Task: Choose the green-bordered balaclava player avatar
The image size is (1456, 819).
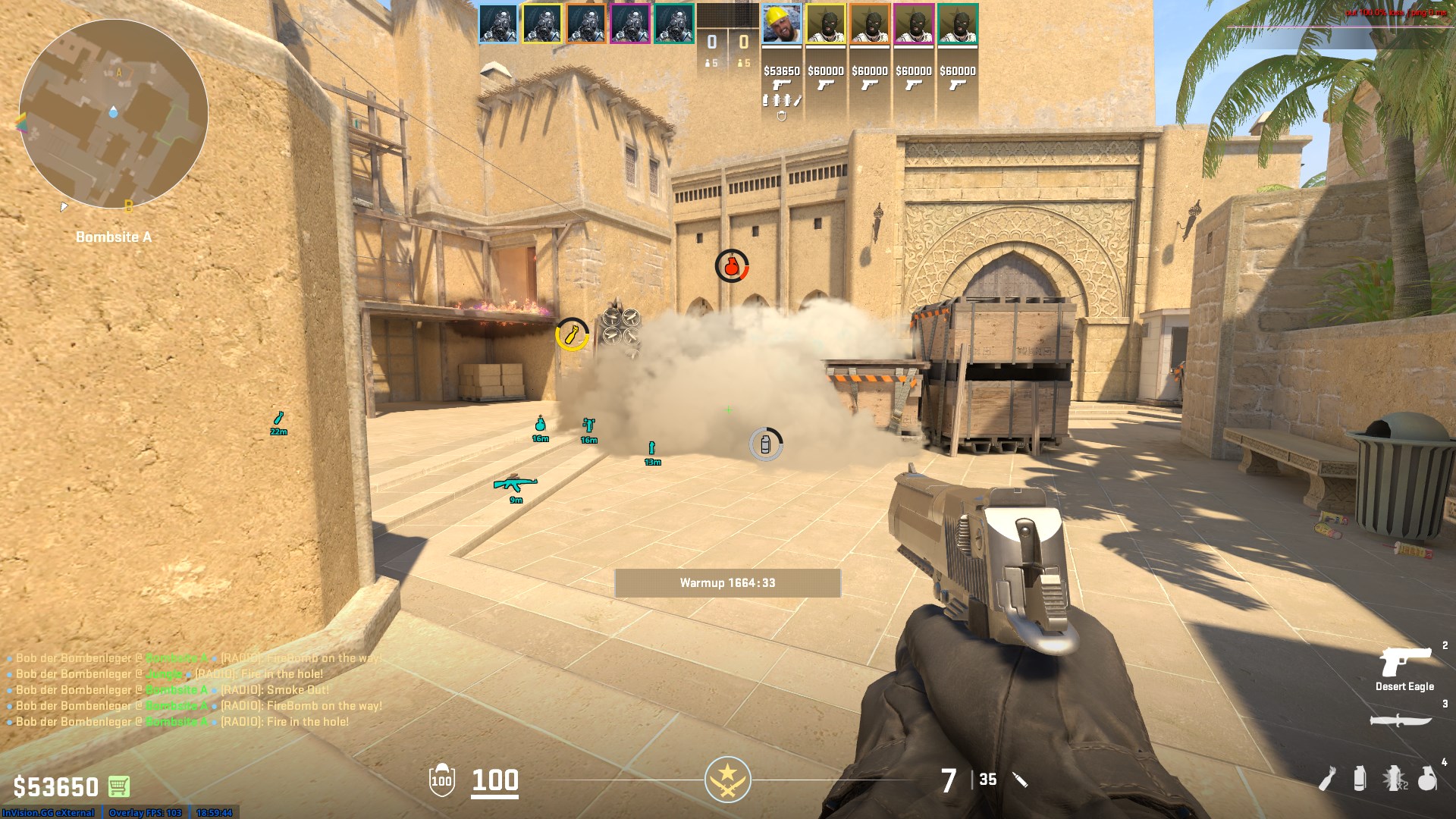Action: (958, 24)
